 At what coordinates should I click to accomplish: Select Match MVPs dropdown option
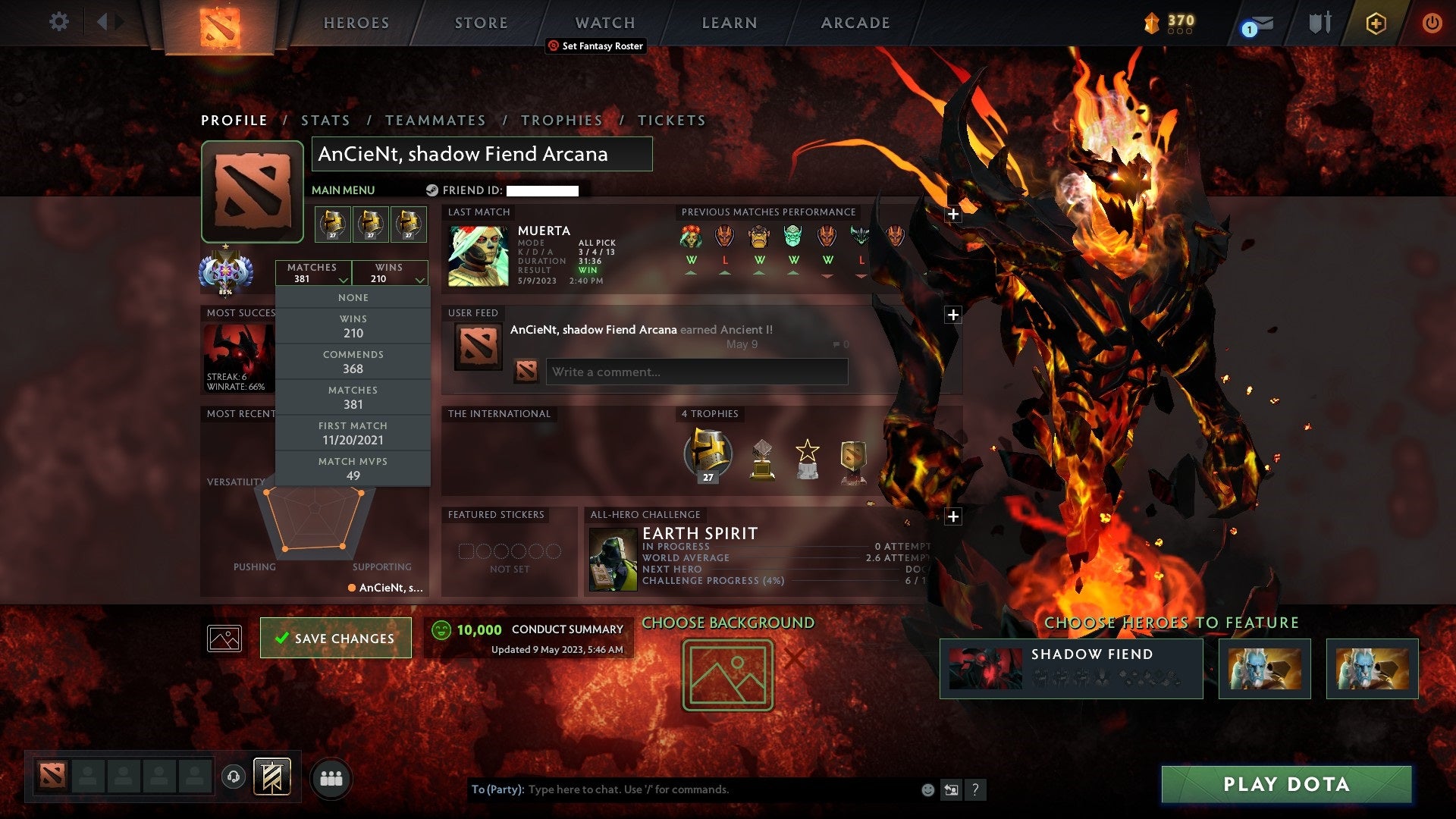click(x=353, y=469)
